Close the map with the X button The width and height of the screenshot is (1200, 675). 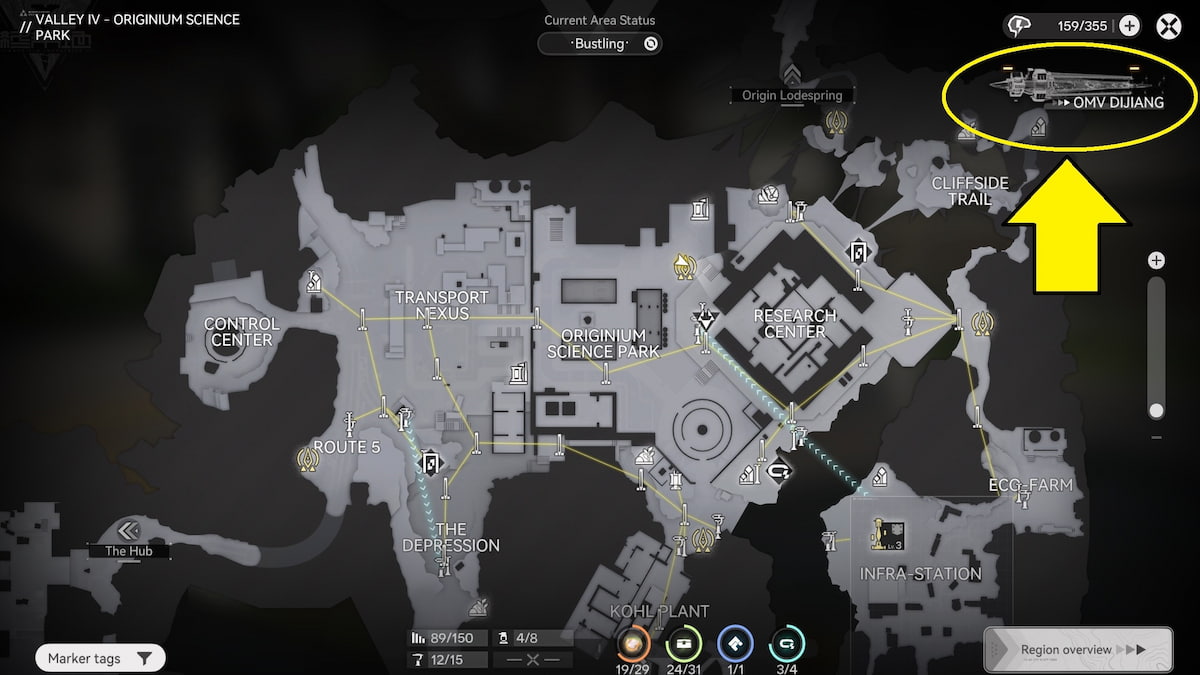click(x=1169, y=26)
